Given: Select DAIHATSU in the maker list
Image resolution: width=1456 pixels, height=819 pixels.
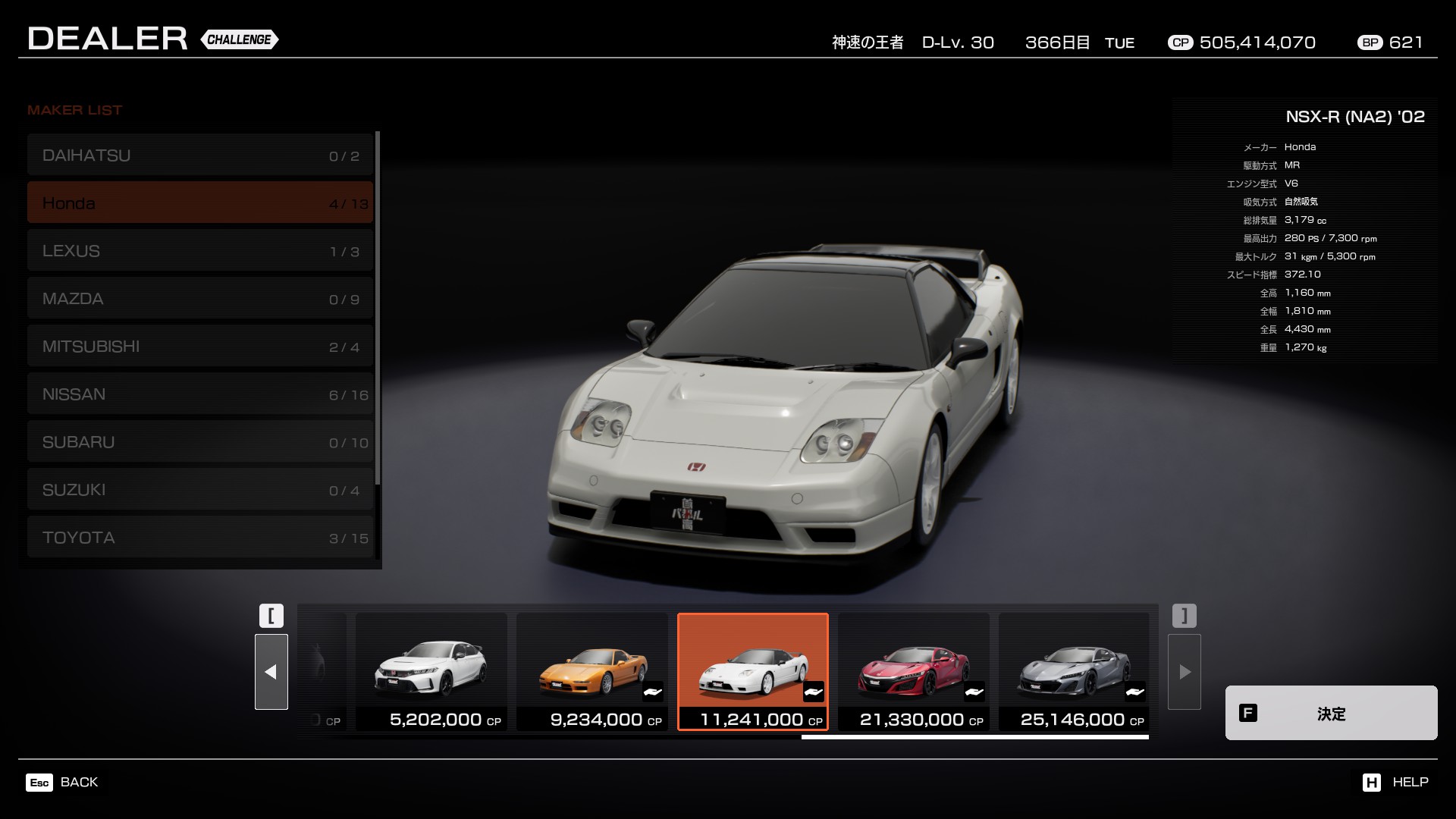Looking at the screenshot, I should (200, 155).
